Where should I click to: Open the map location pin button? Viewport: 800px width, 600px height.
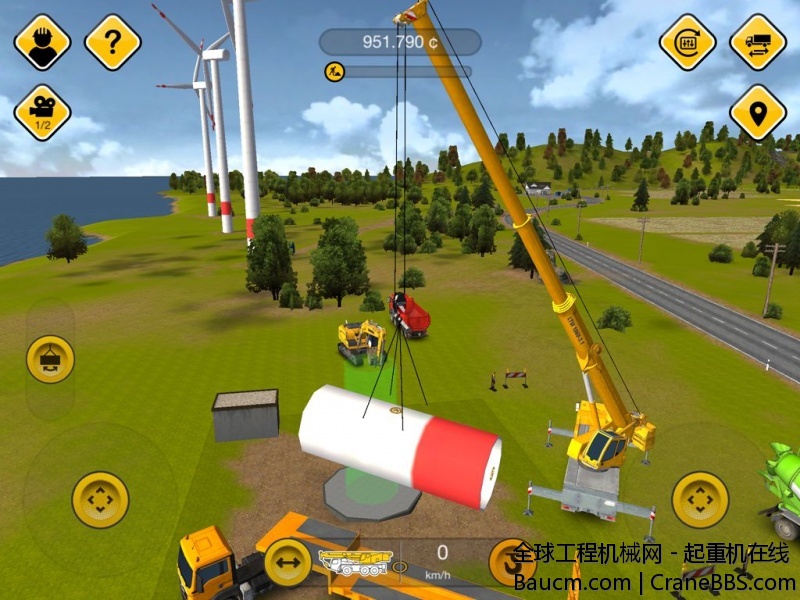(x=758, y=112)
